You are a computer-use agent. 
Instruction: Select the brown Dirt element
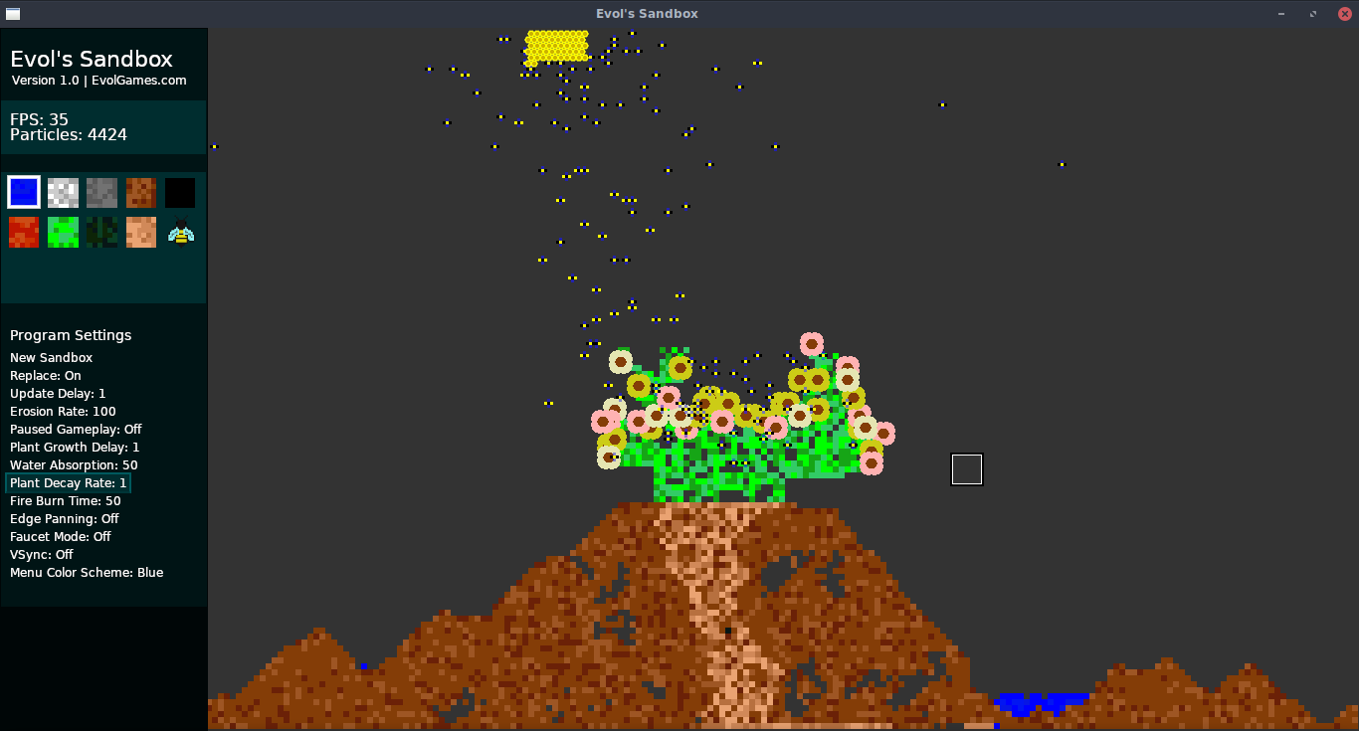(x=140, y=192)
